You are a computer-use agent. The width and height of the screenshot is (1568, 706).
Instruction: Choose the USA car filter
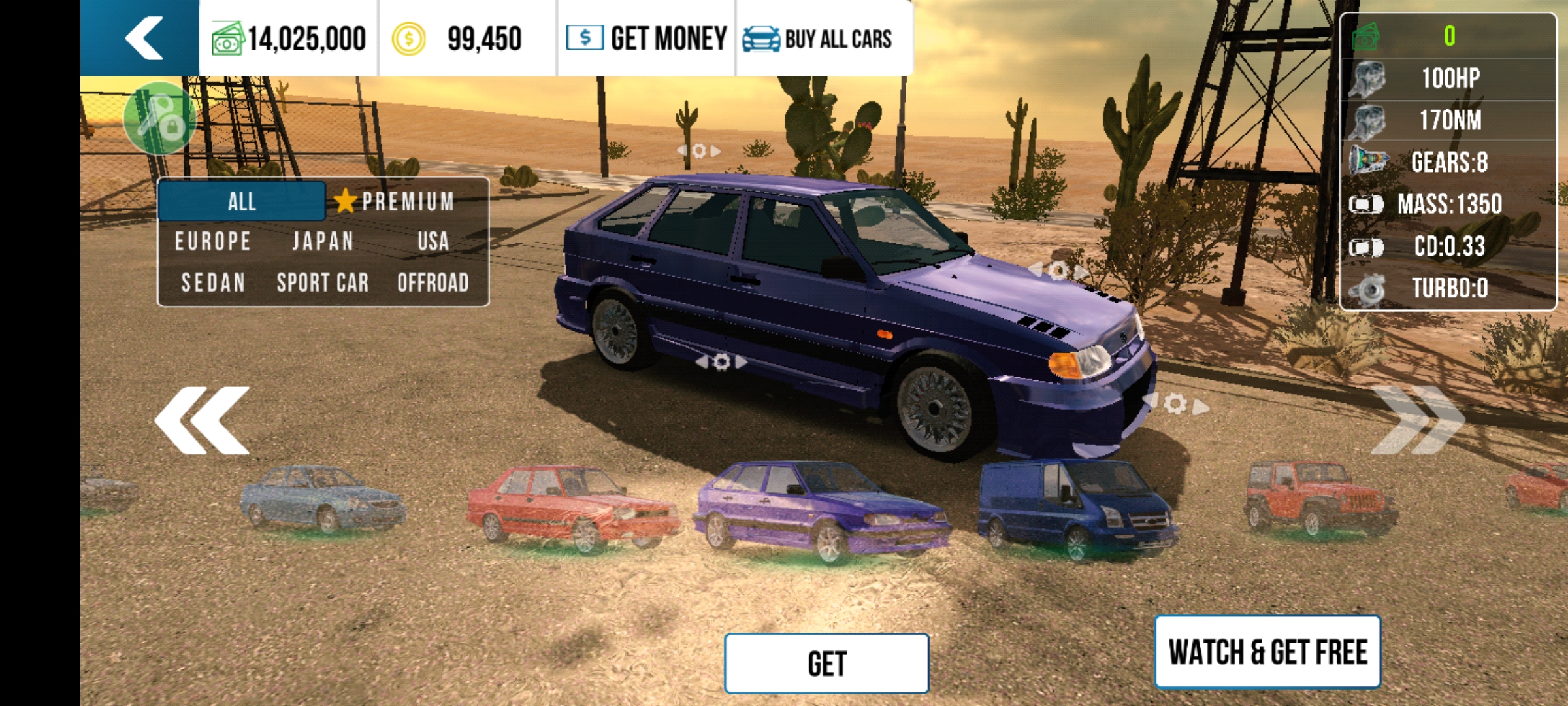click(x=433, y=242)
